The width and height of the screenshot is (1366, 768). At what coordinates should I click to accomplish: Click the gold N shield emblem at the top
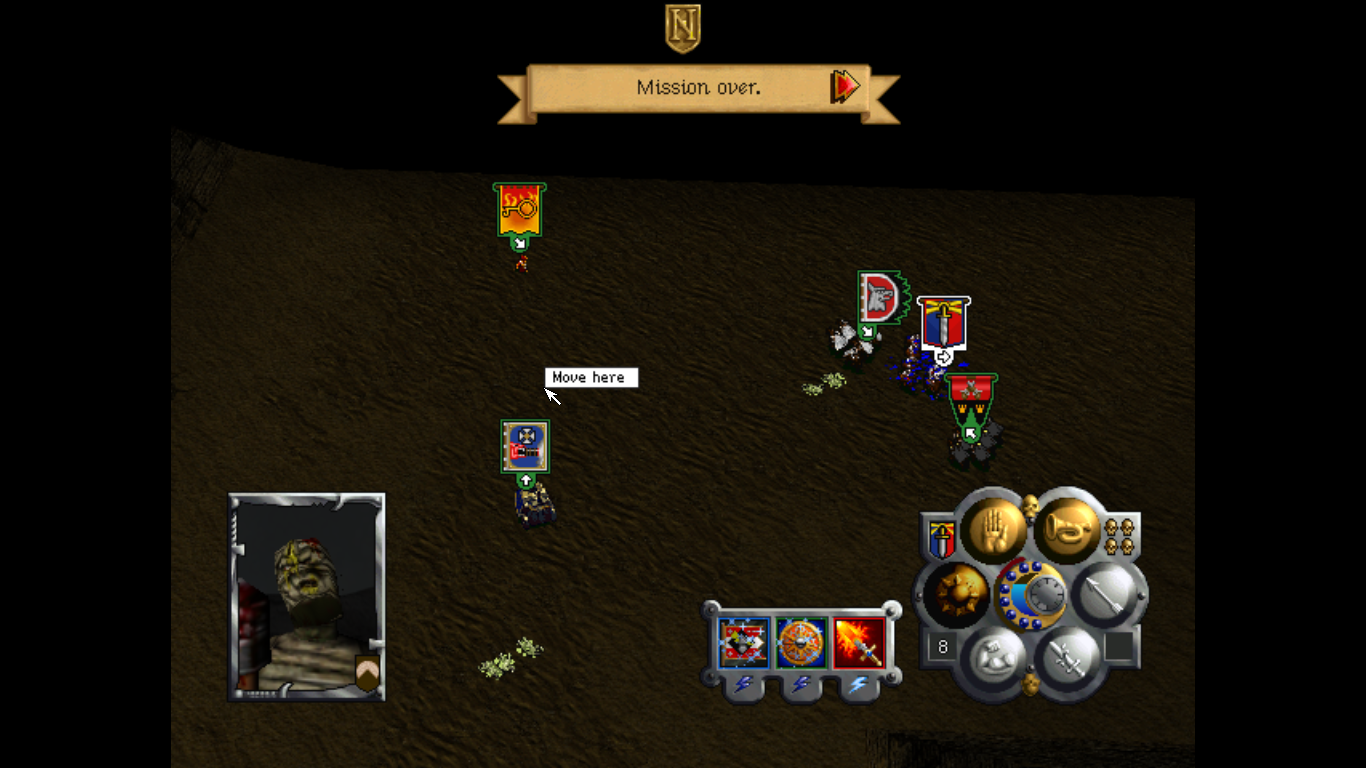point(683,27)
